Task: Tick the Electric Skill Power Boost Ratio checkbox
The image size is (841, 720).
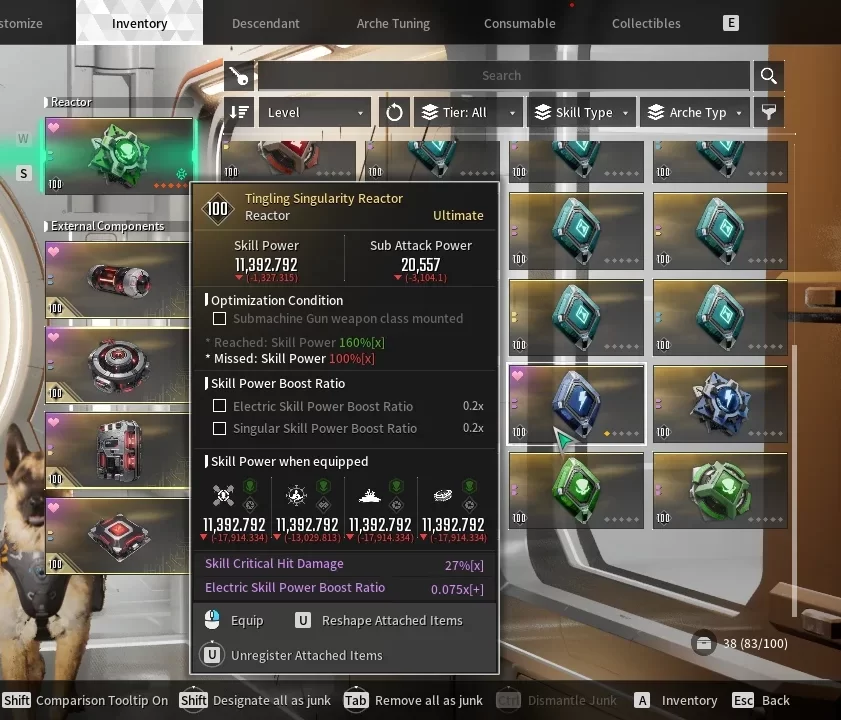Action: [220, 406]
